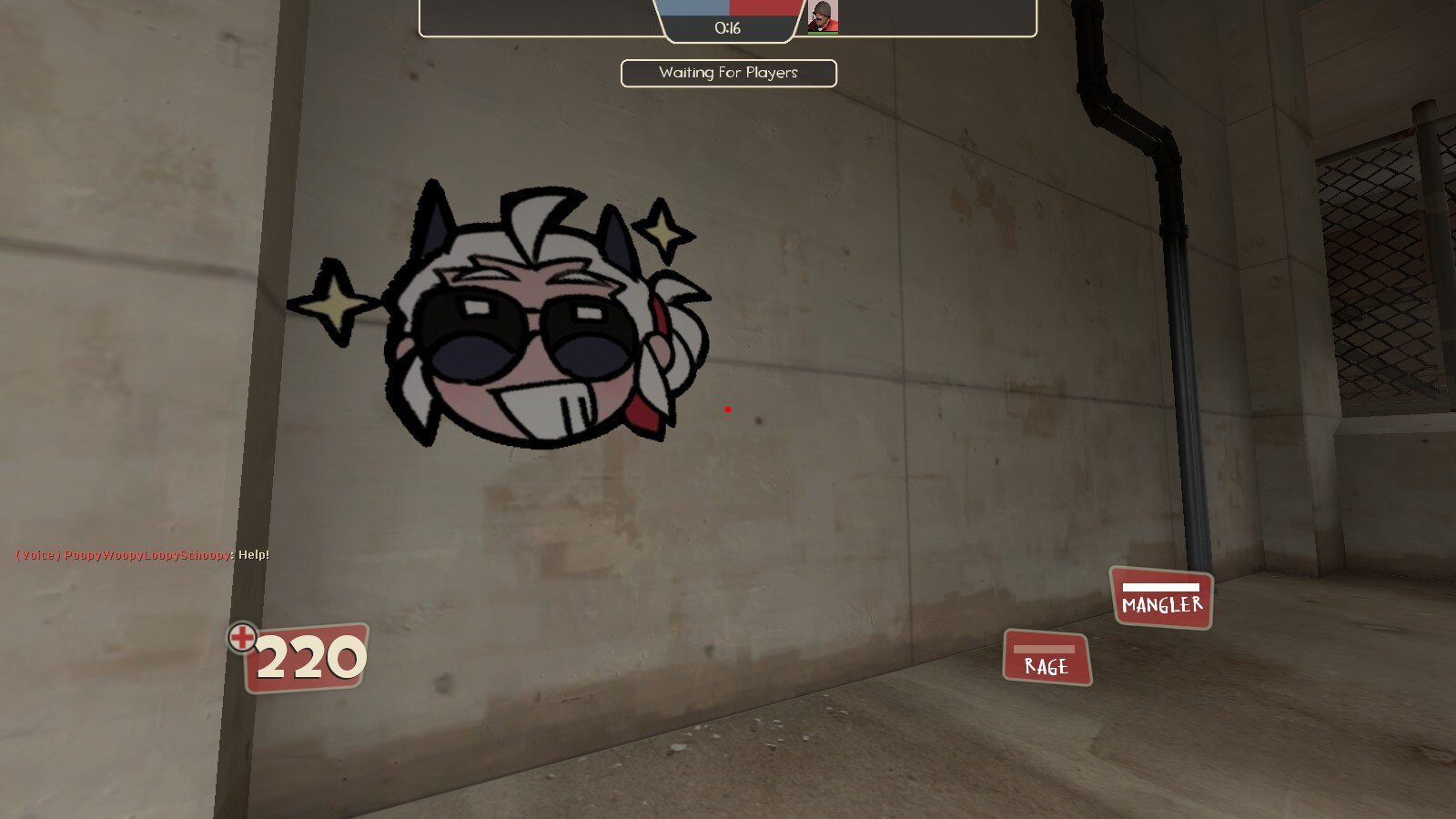Click the red crosshair dot

[727, 409]
